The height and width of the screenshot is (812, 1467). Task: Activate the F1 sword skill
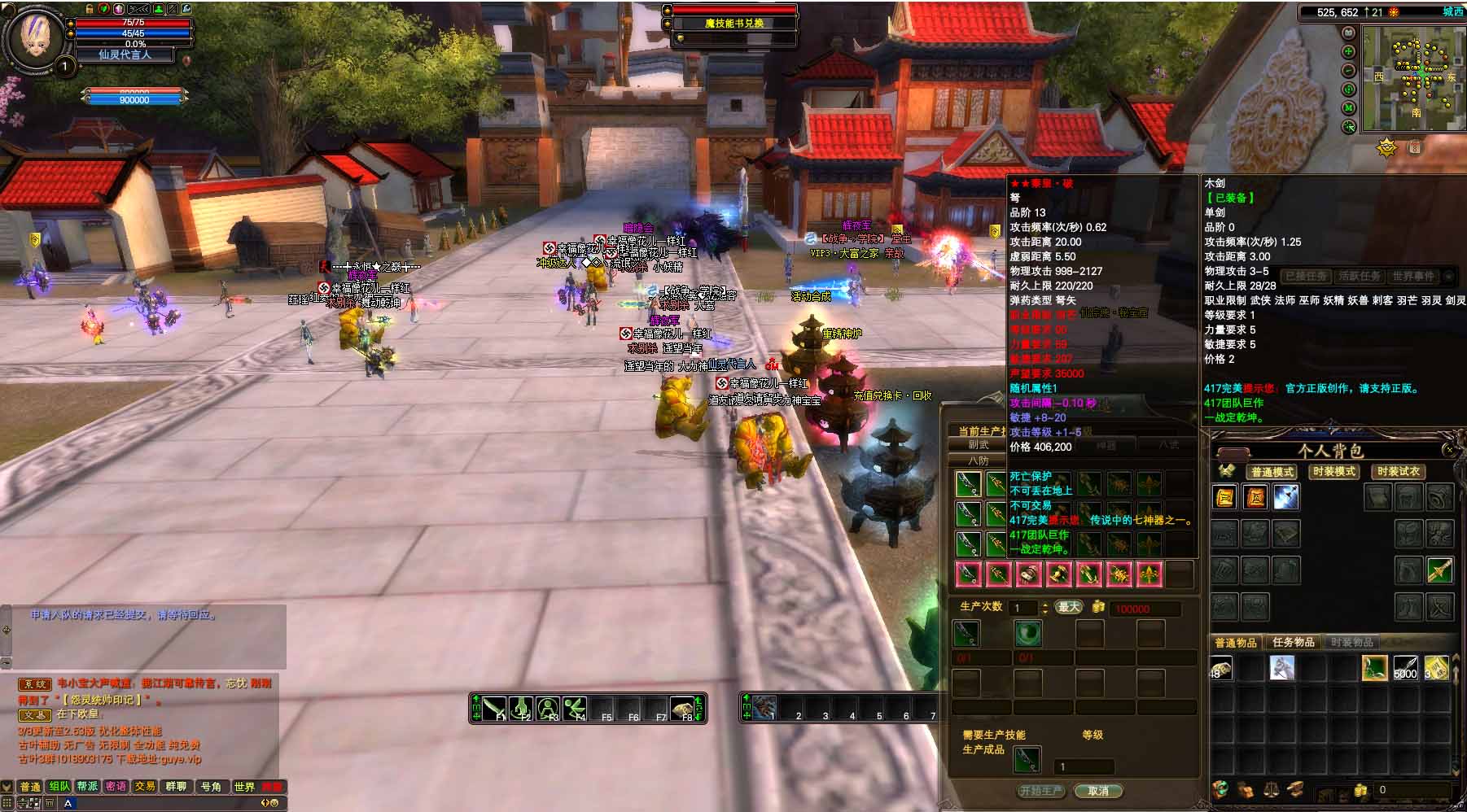(494, 709)
